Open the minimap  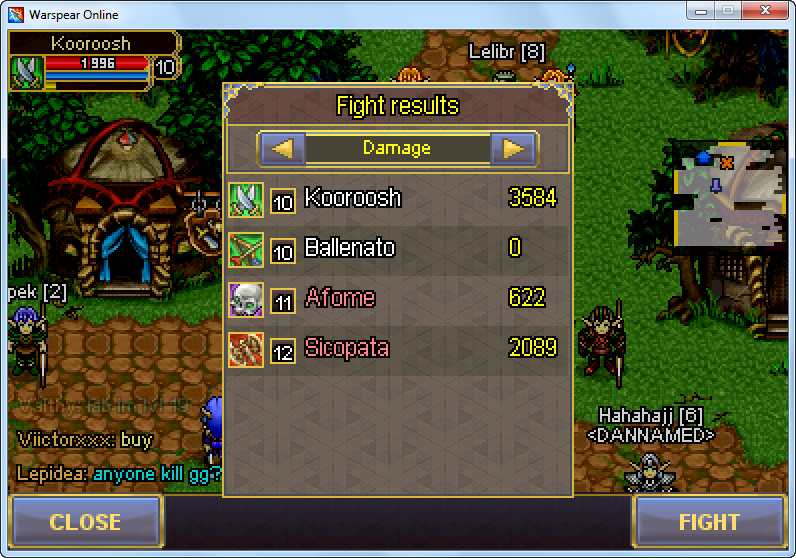coord(728,194)
